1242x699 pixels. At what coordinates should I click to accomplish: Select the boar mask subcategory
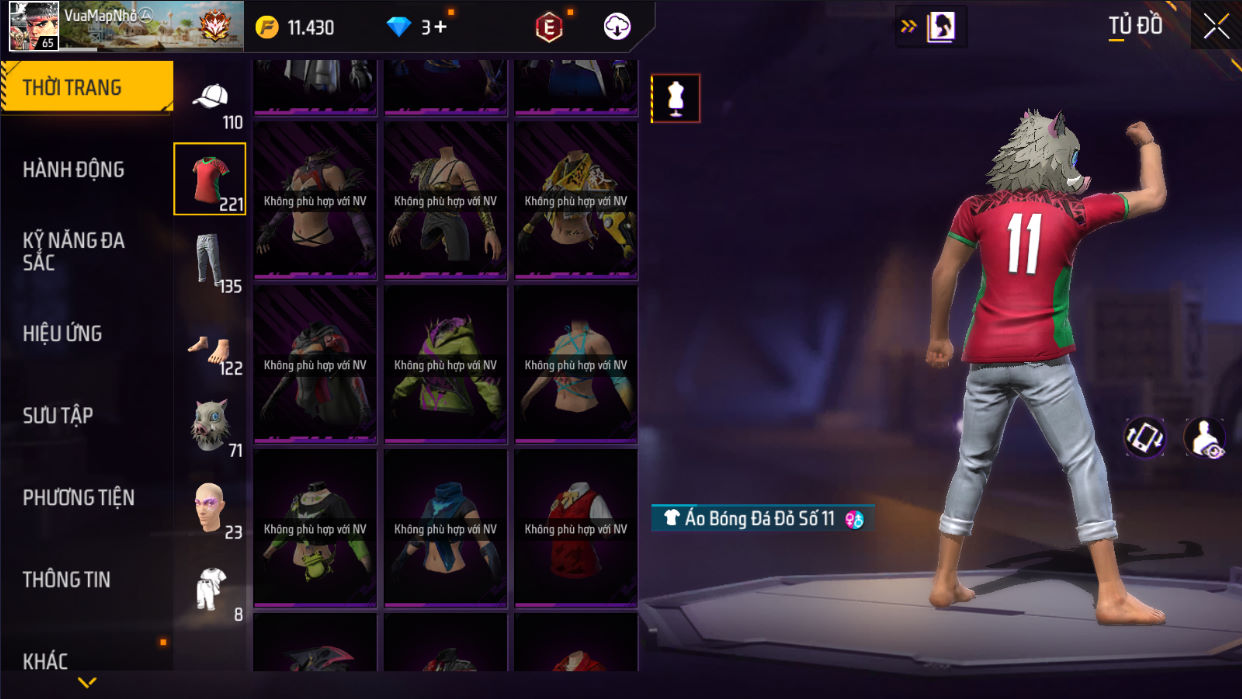click(210, 426)
